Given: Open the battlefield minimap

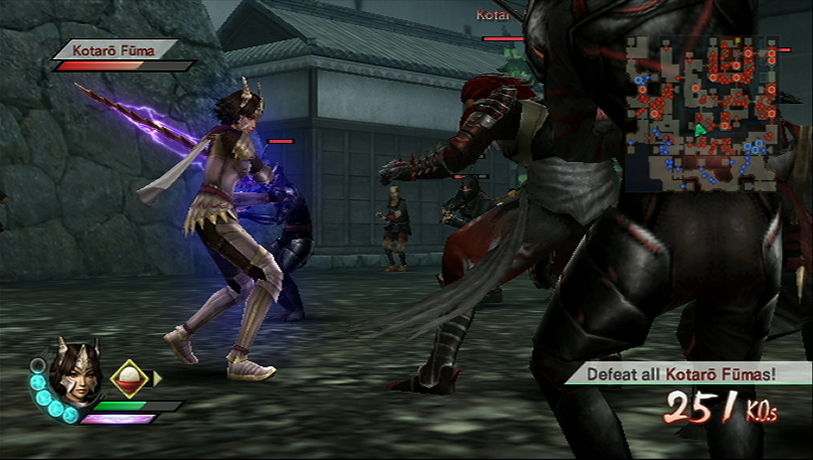Looking at the screenshot, I should click(701, 113).
